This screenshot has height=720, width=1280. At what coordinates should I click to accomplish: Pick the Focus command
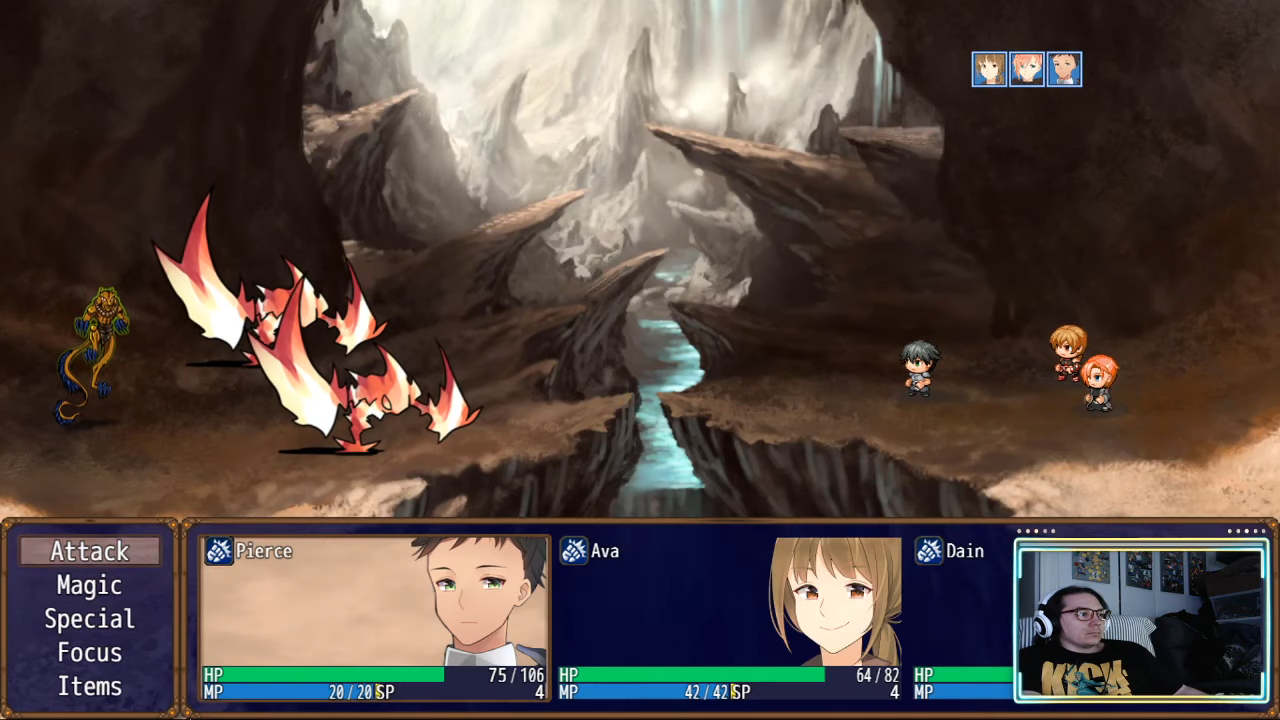(90, 653)
